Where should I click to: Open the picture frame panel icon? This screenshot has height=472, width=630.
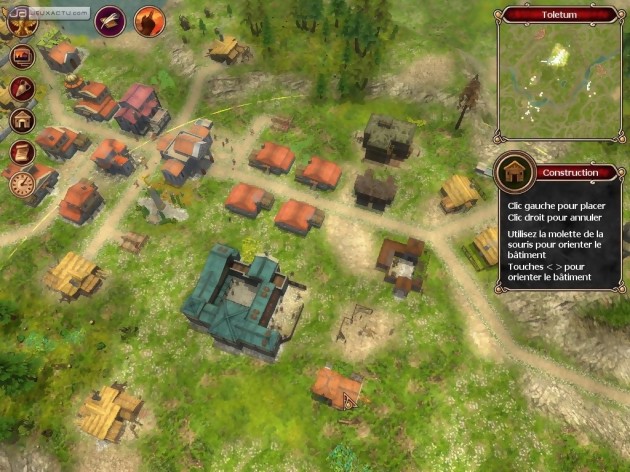22,57
